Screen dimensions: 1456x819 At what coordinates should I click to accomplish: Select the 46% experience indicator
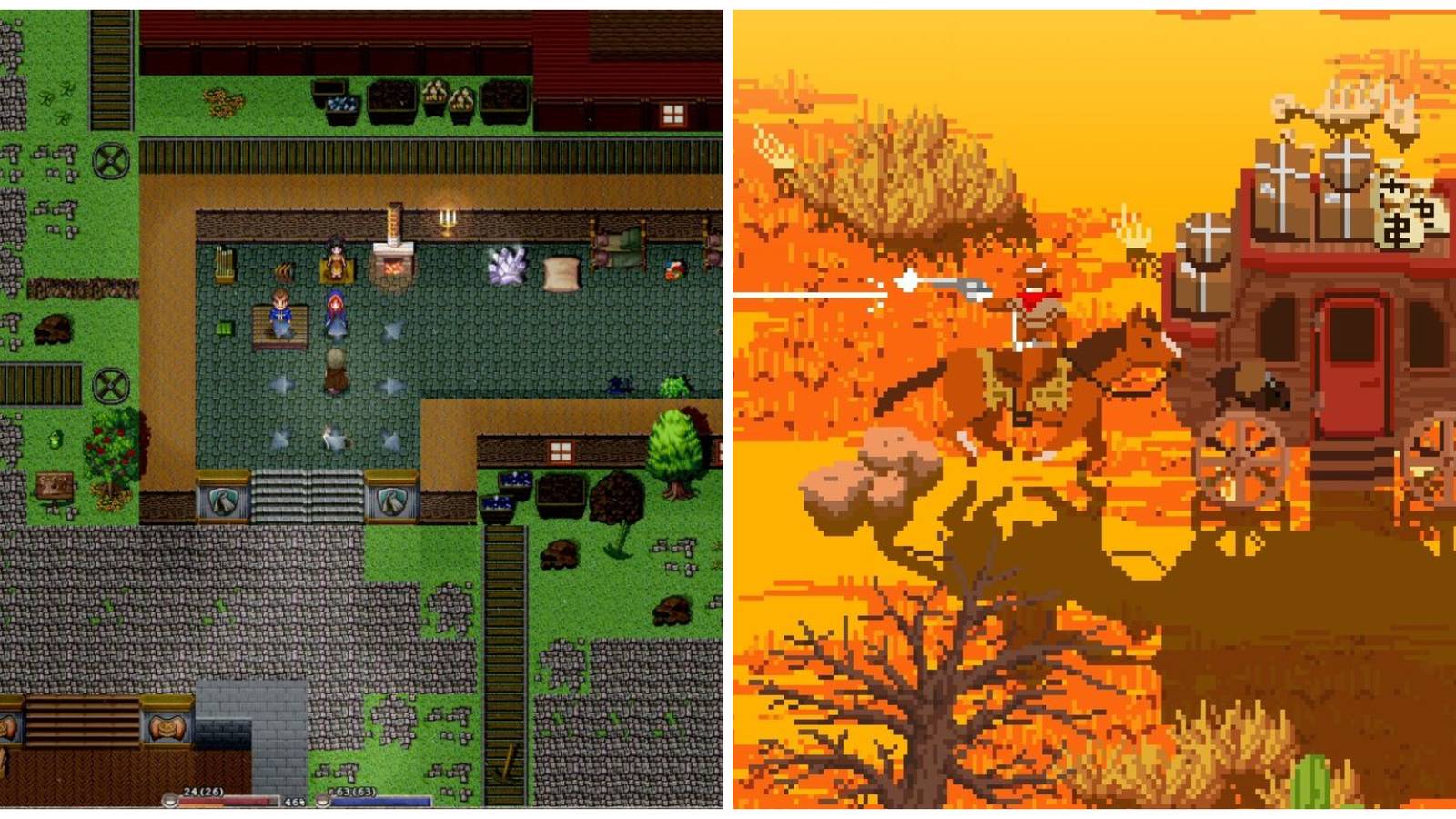pyautogui.click(x=298, y=804)
